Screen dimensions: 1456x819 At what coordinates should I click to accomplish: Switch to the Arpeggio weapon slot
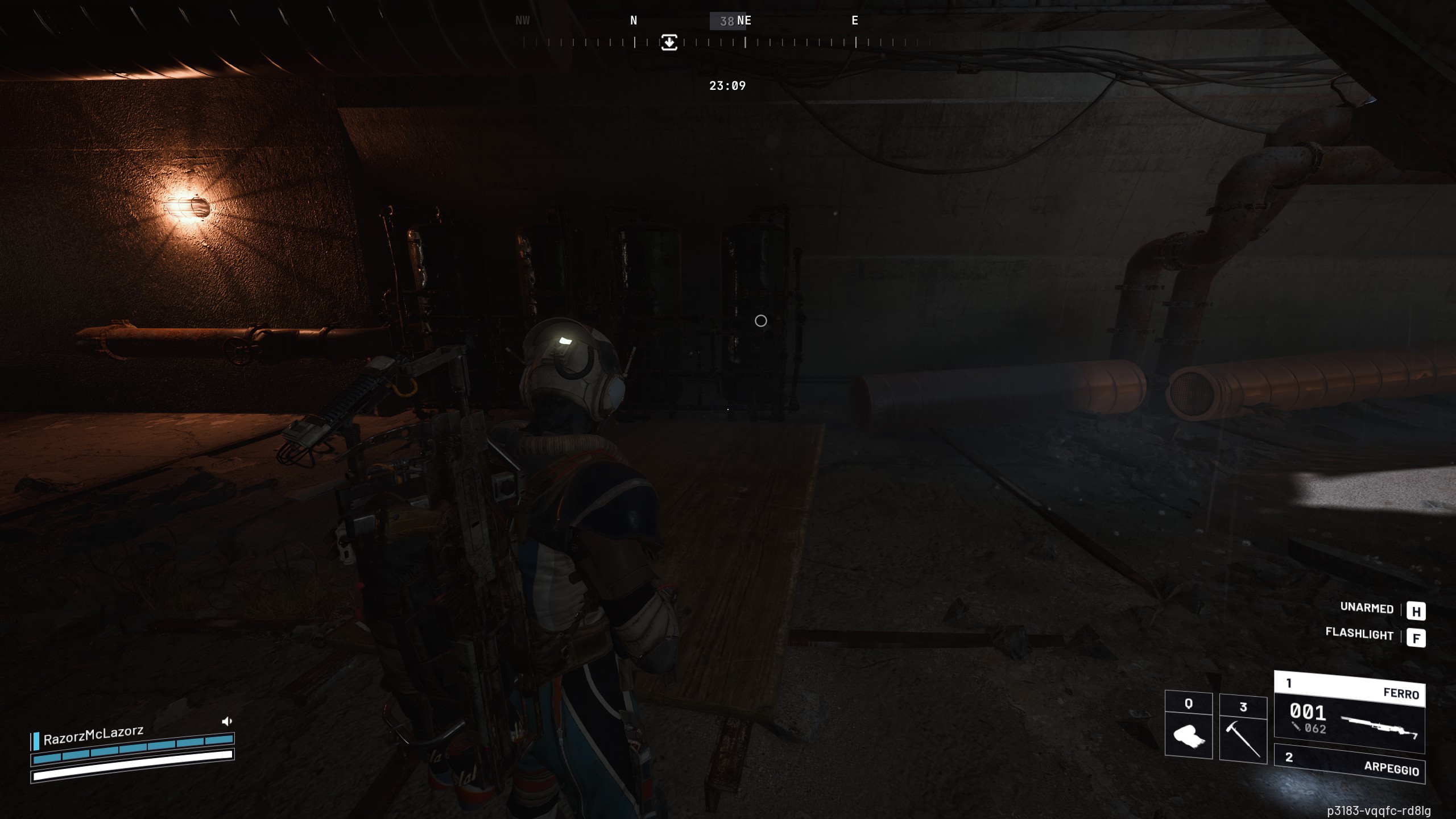tap(1349, 763)
